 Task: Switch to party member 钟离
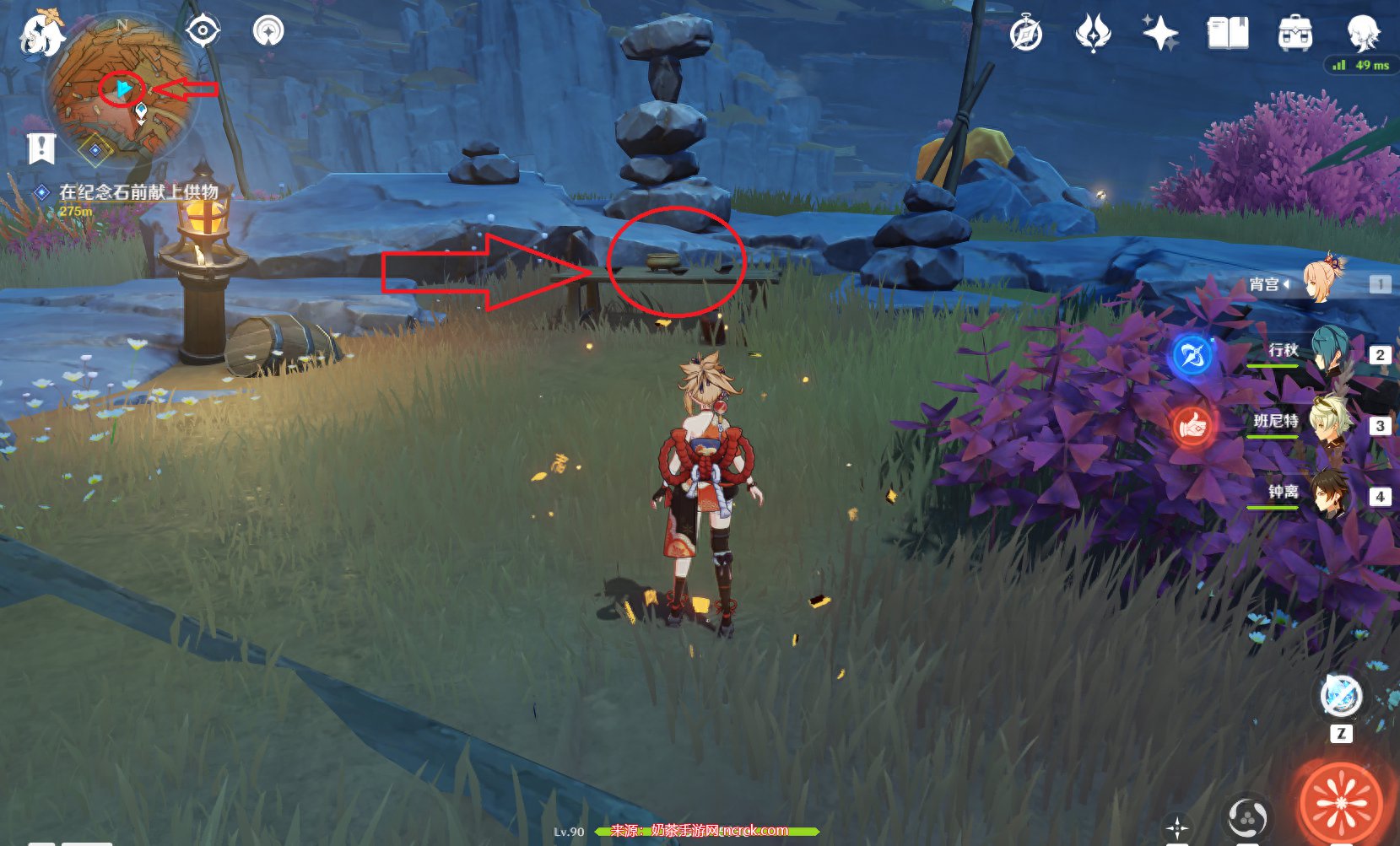[1329, 495]
